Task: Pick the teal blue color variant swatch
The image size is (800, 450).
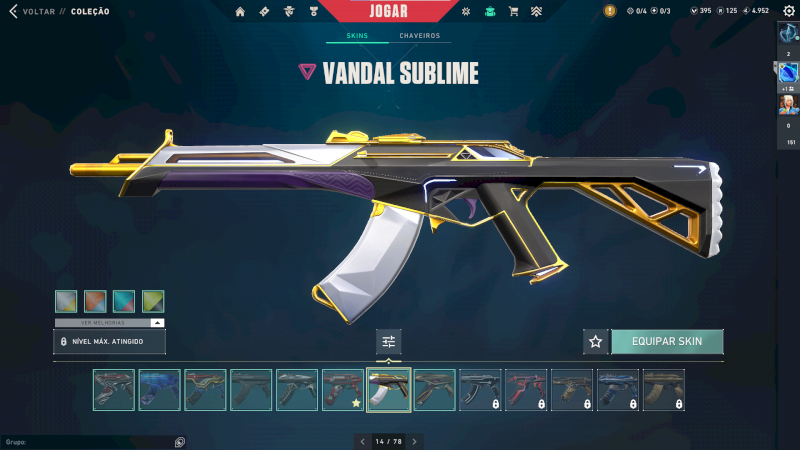Action: coord(124,301)
